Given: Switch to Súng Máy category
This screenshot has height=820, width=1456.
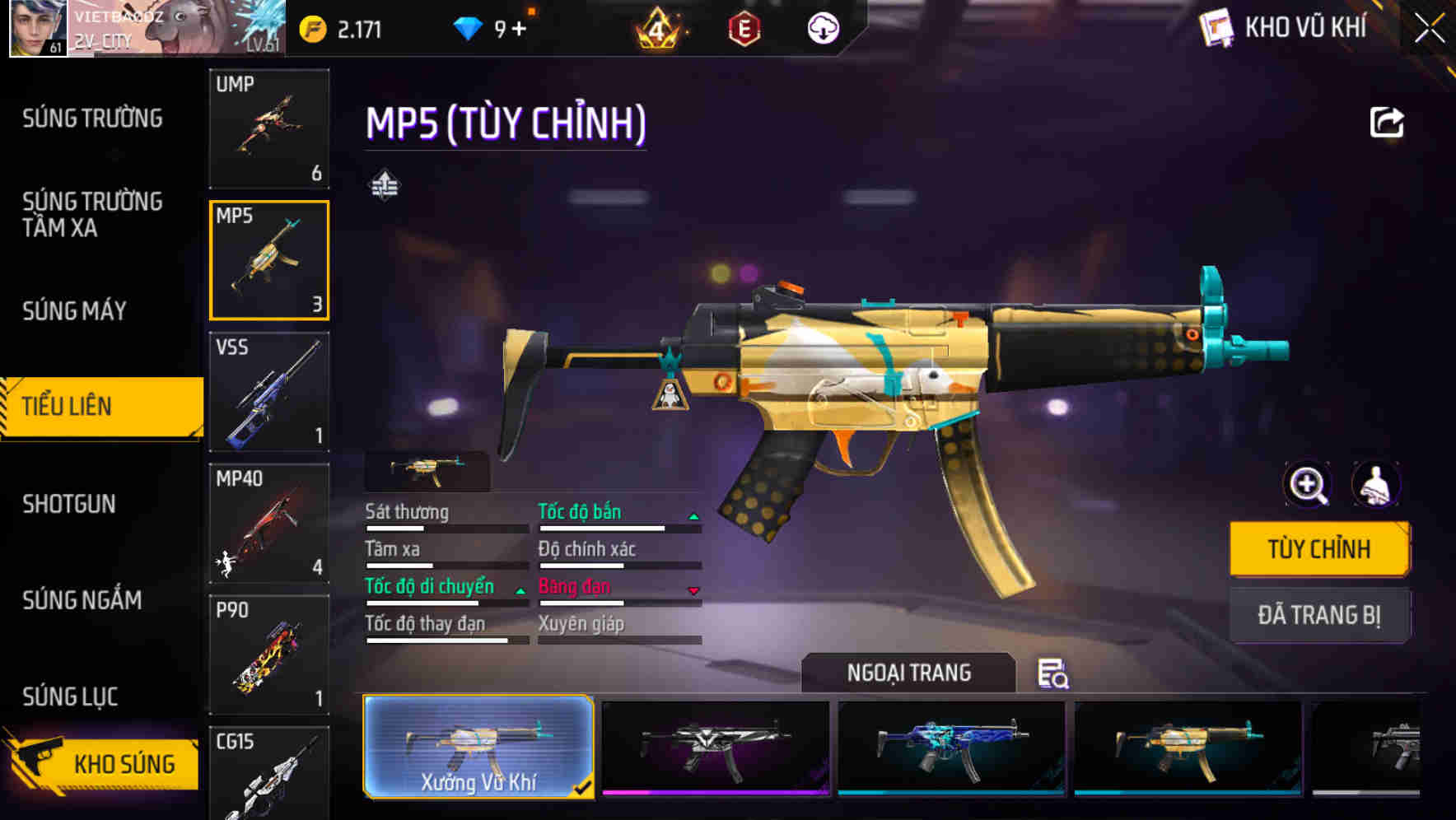Looking at the screenshot, I should [x=74, y=311].
